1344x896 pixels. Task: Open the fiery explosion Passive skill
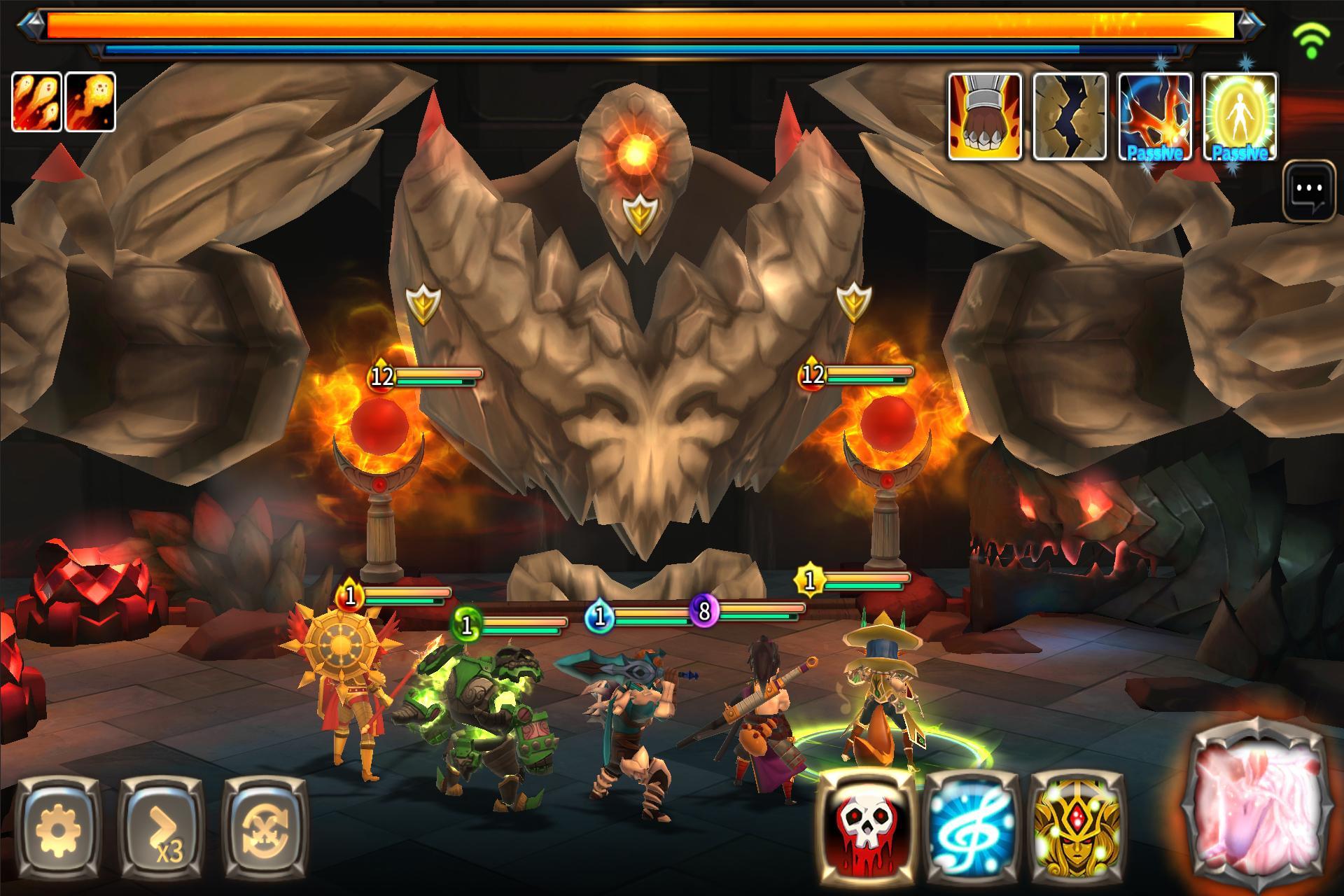point(1154,116)
